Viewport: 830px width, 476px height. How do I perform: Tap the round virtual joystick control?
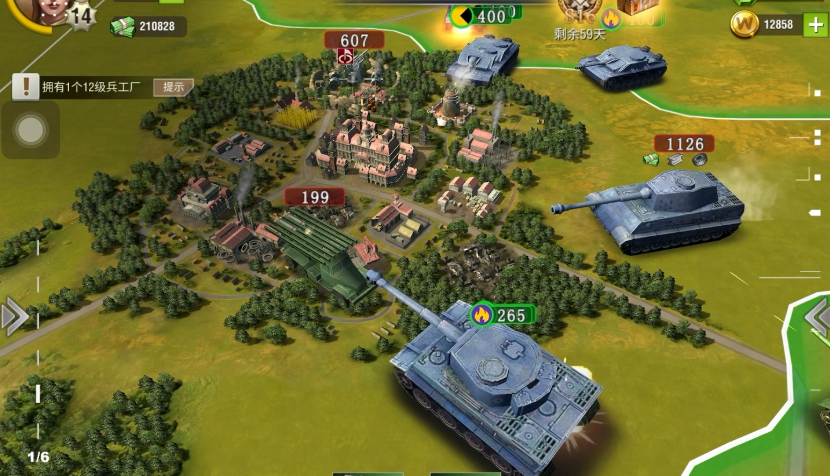click(31, 130)
